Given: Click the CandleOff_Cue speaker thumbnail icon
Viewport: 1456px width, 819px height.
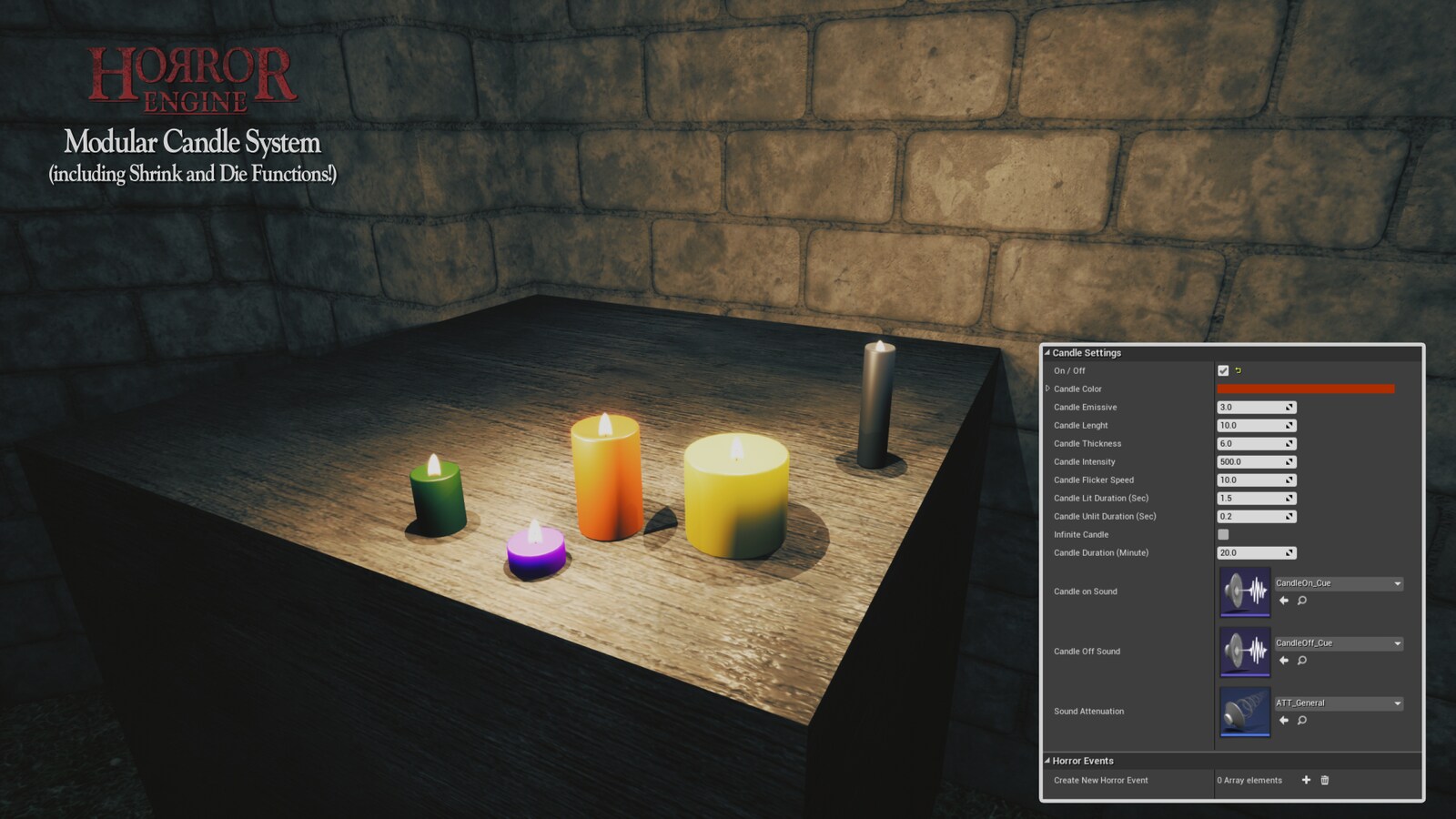Looking at the screenshot, I should point(1245,650).
